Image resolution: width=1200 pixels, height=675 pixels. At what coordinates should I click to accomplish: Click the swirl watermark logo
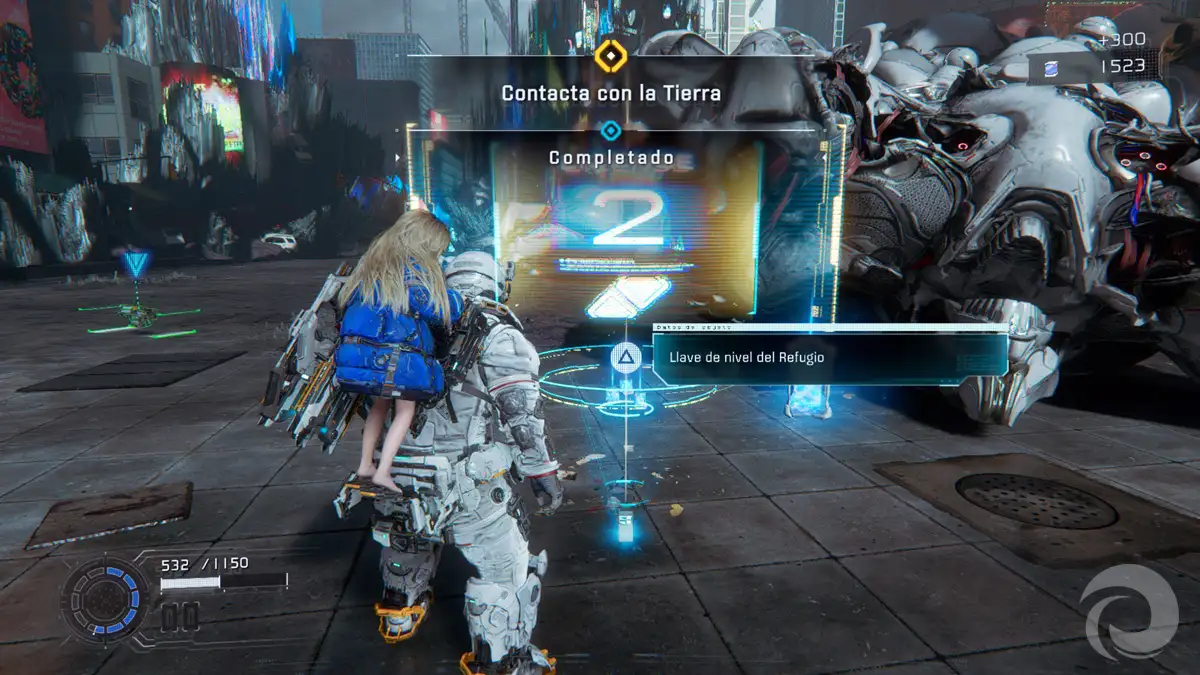coord(1130,611)
